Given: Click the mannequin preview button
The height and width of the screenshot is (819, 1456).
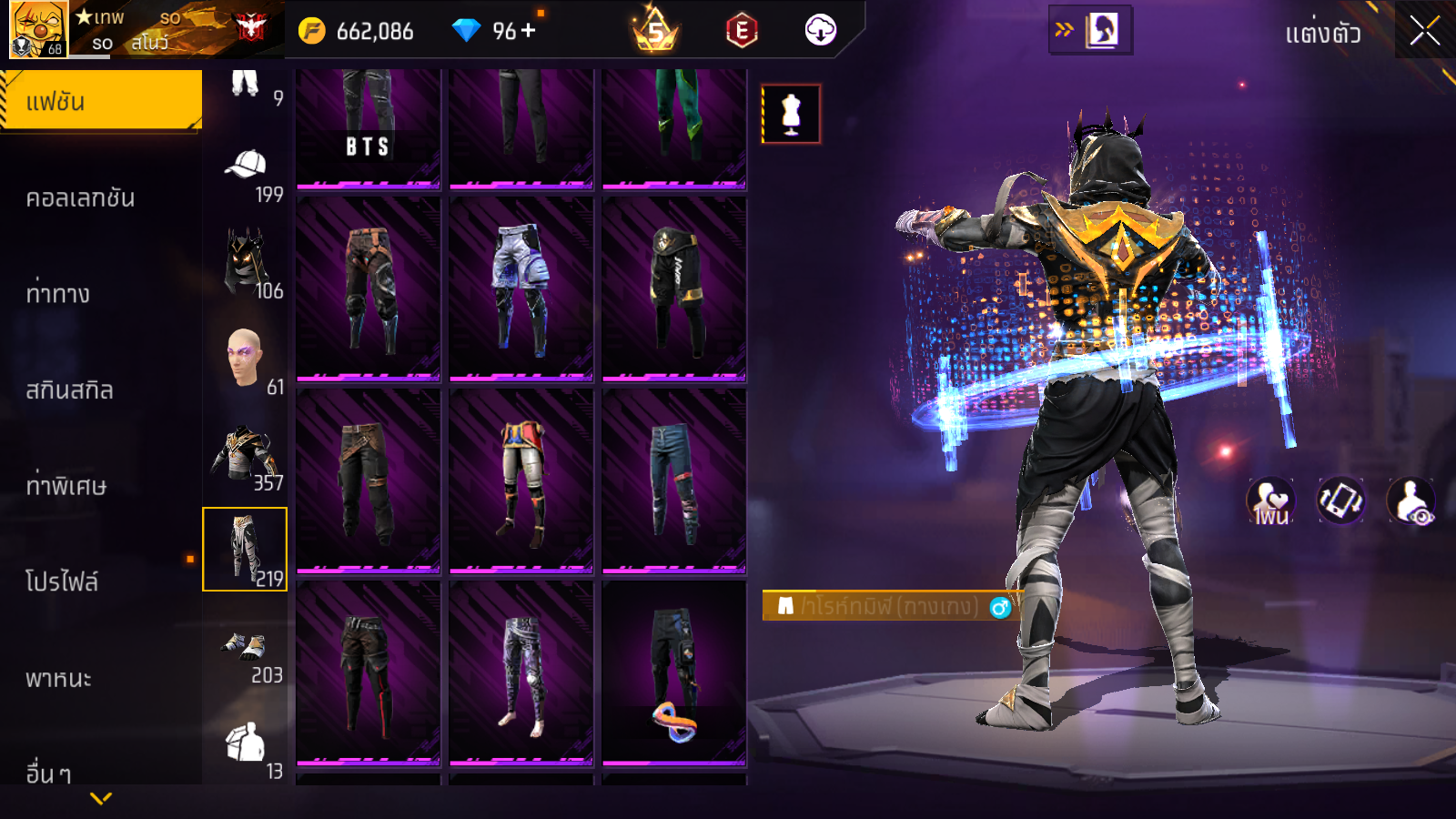Looking at the screenshot, I should coord(791,115).
